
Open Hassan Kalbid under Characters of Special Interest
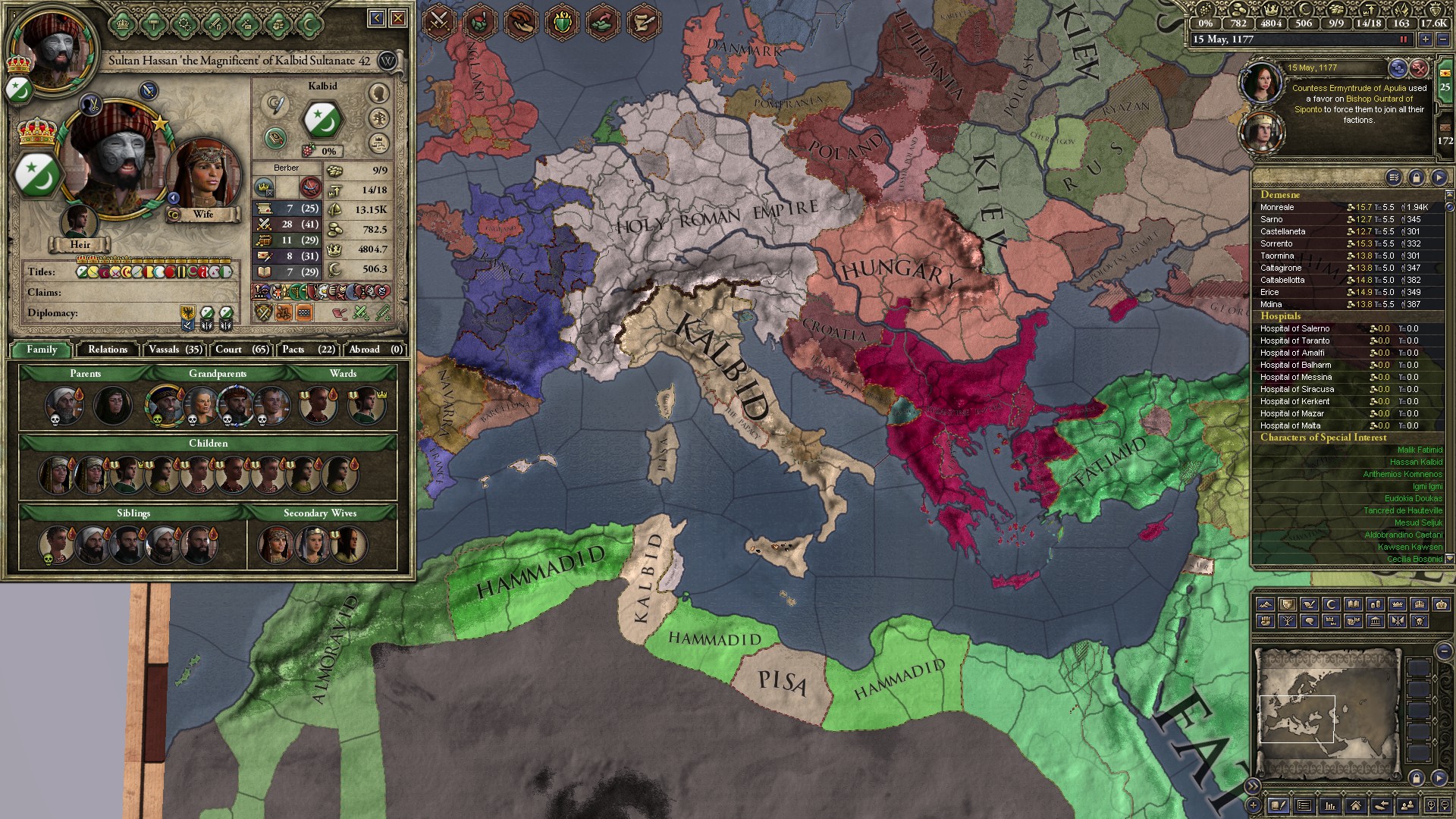(1416, 462)
